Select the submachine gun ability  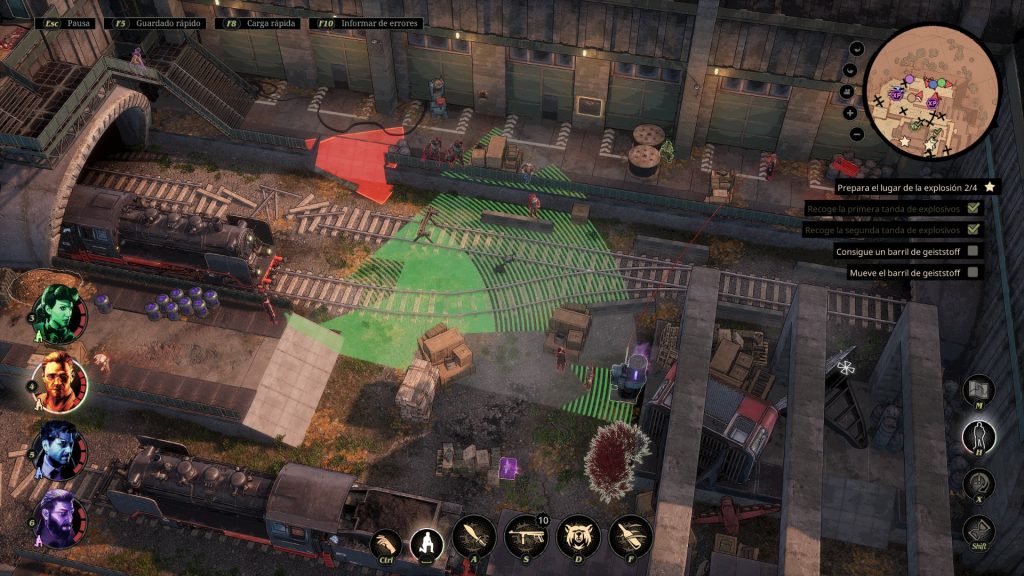coord(526,538)
